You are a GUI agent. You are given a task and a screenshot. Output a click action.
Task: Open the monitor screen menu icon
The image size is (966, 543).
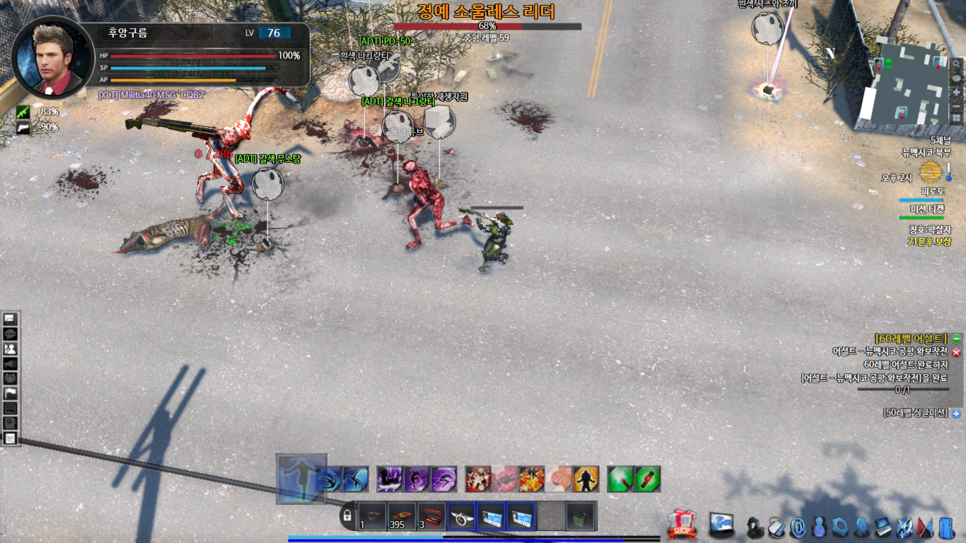coord(722,524)
